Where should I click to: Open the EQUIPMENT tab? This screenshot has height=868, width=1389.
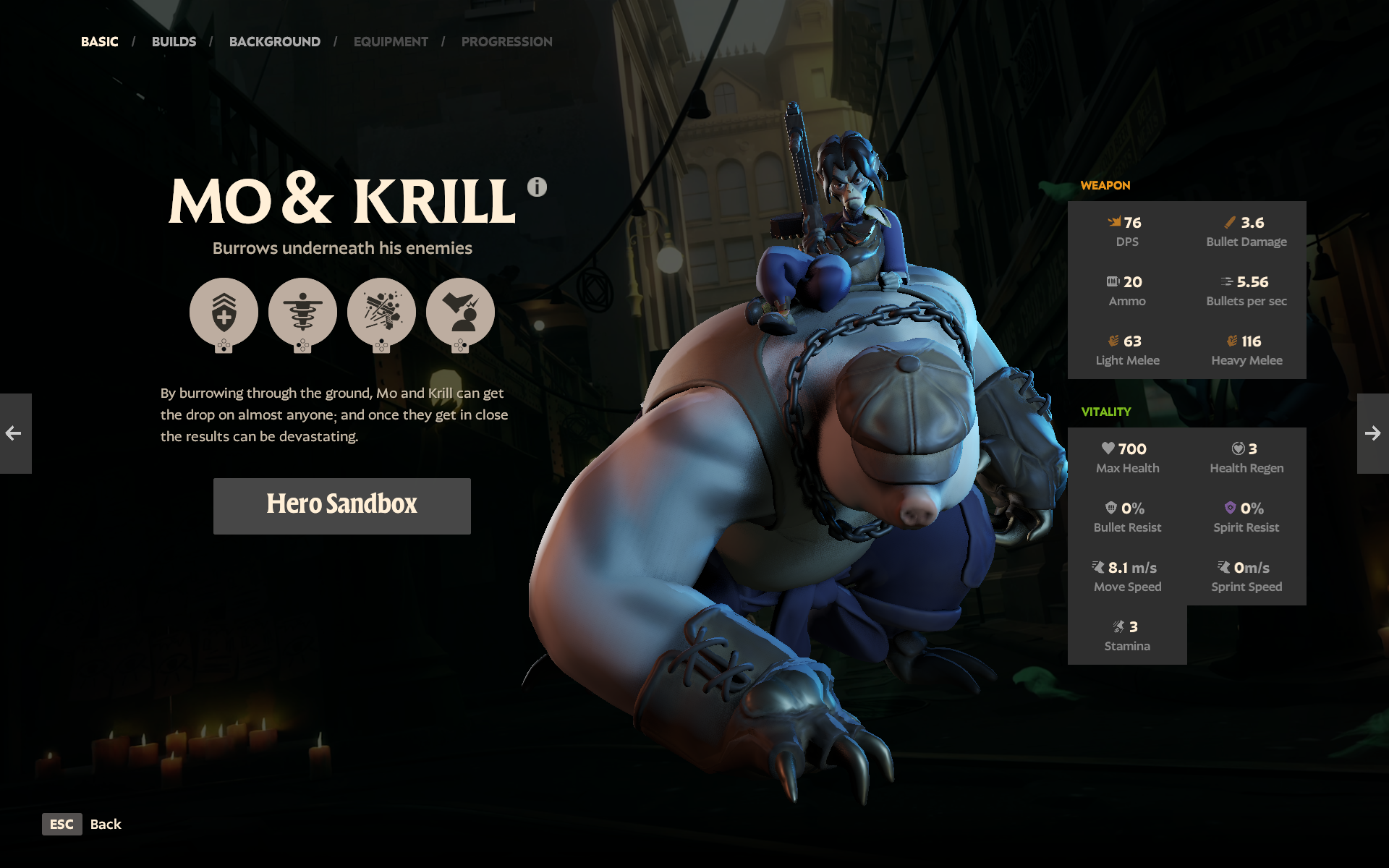tap(391, 41)
